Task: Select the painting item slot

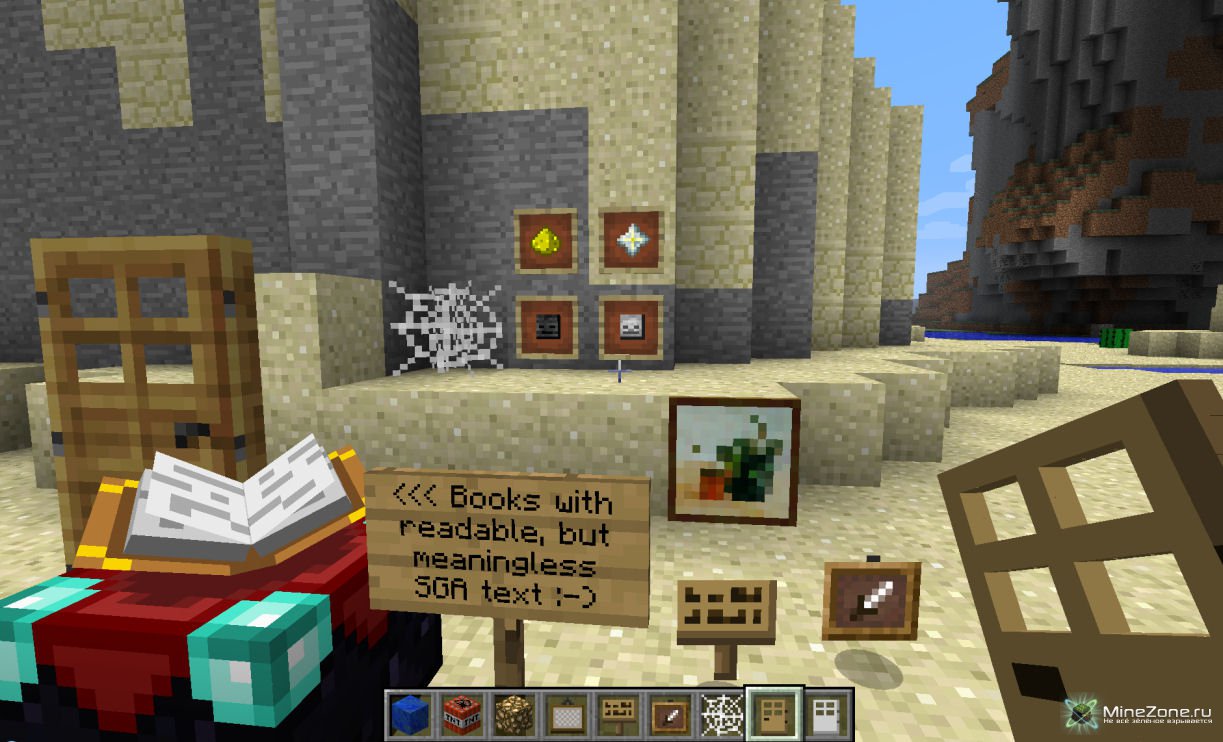Action: point(566,713)
